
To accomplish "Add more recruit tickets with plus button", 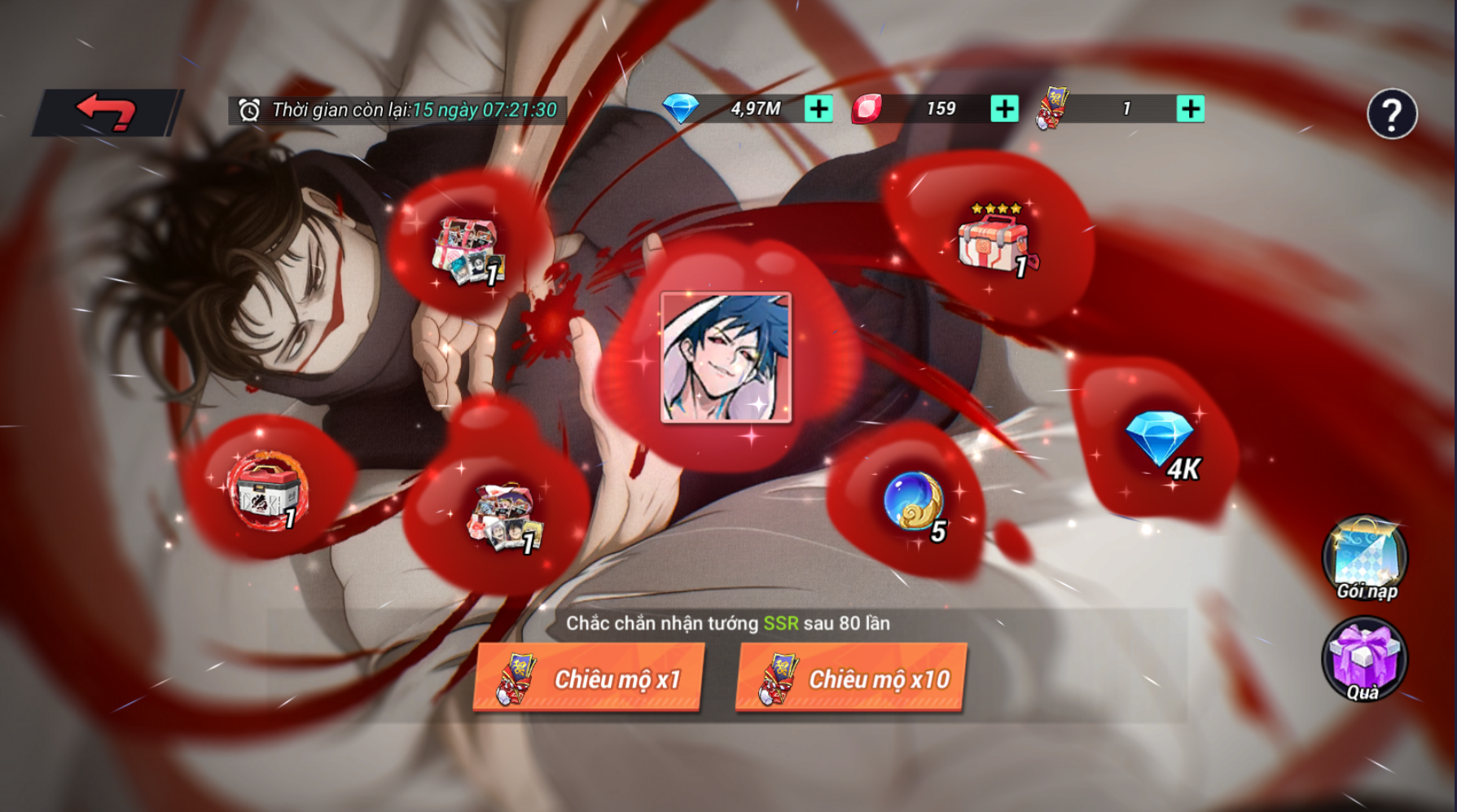I will pyautogui.click(x=1190, y=109).
